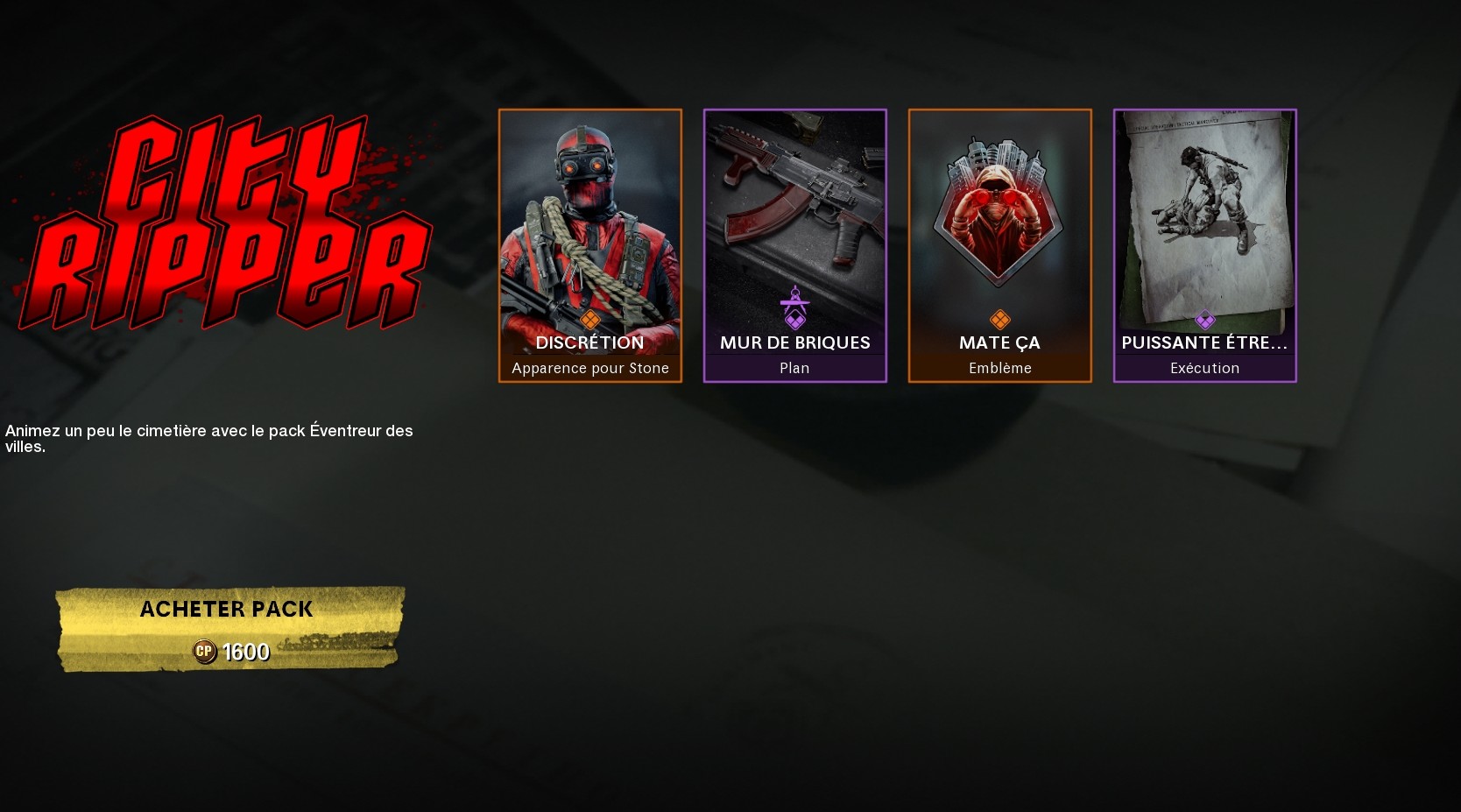
Task: Click the masked operator thumbnail on DISCRÉTION card
Action: 590,219
